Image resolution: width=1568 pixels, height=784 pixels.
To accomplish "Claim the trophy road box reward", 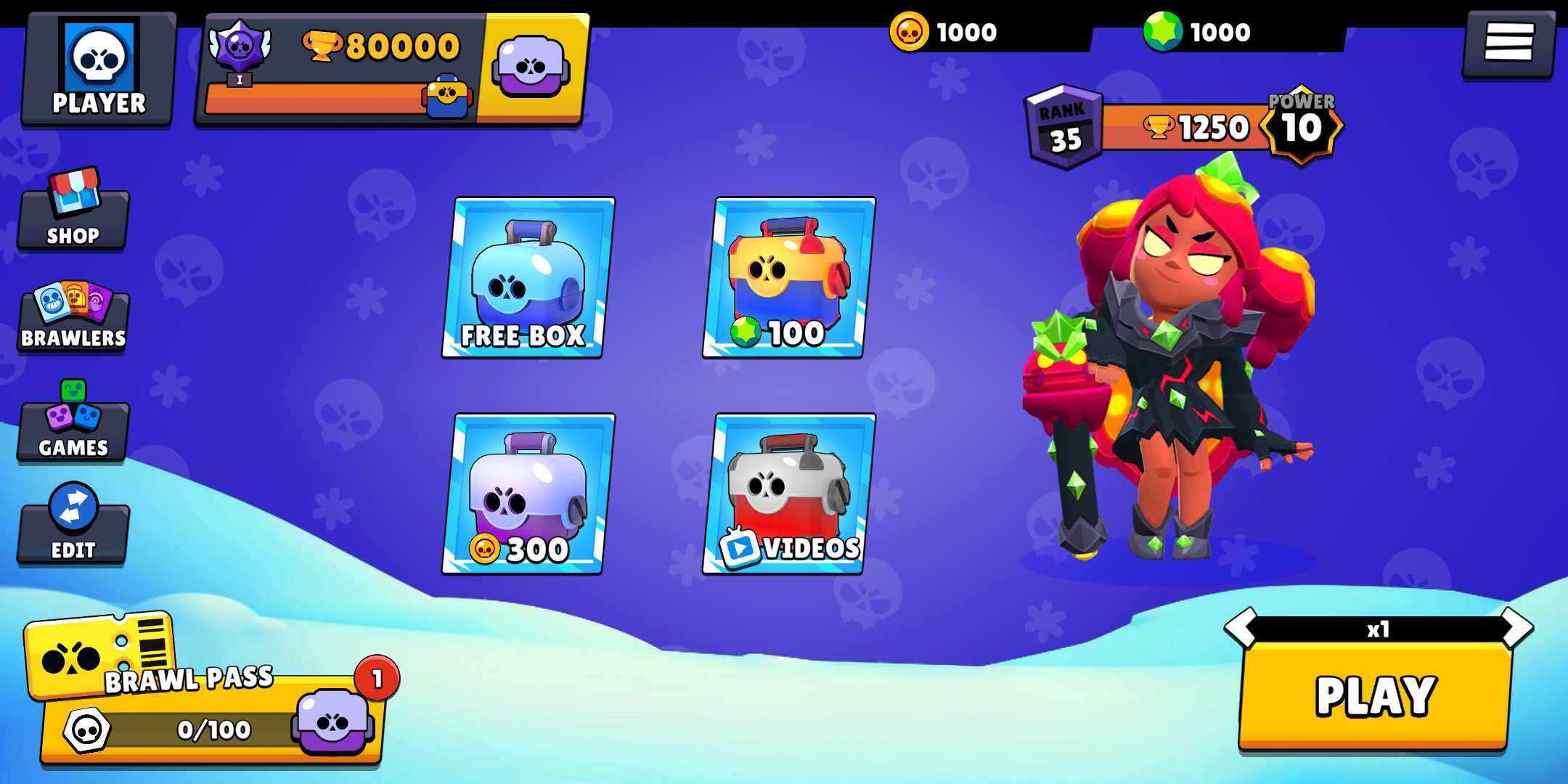I will (531, 68).
